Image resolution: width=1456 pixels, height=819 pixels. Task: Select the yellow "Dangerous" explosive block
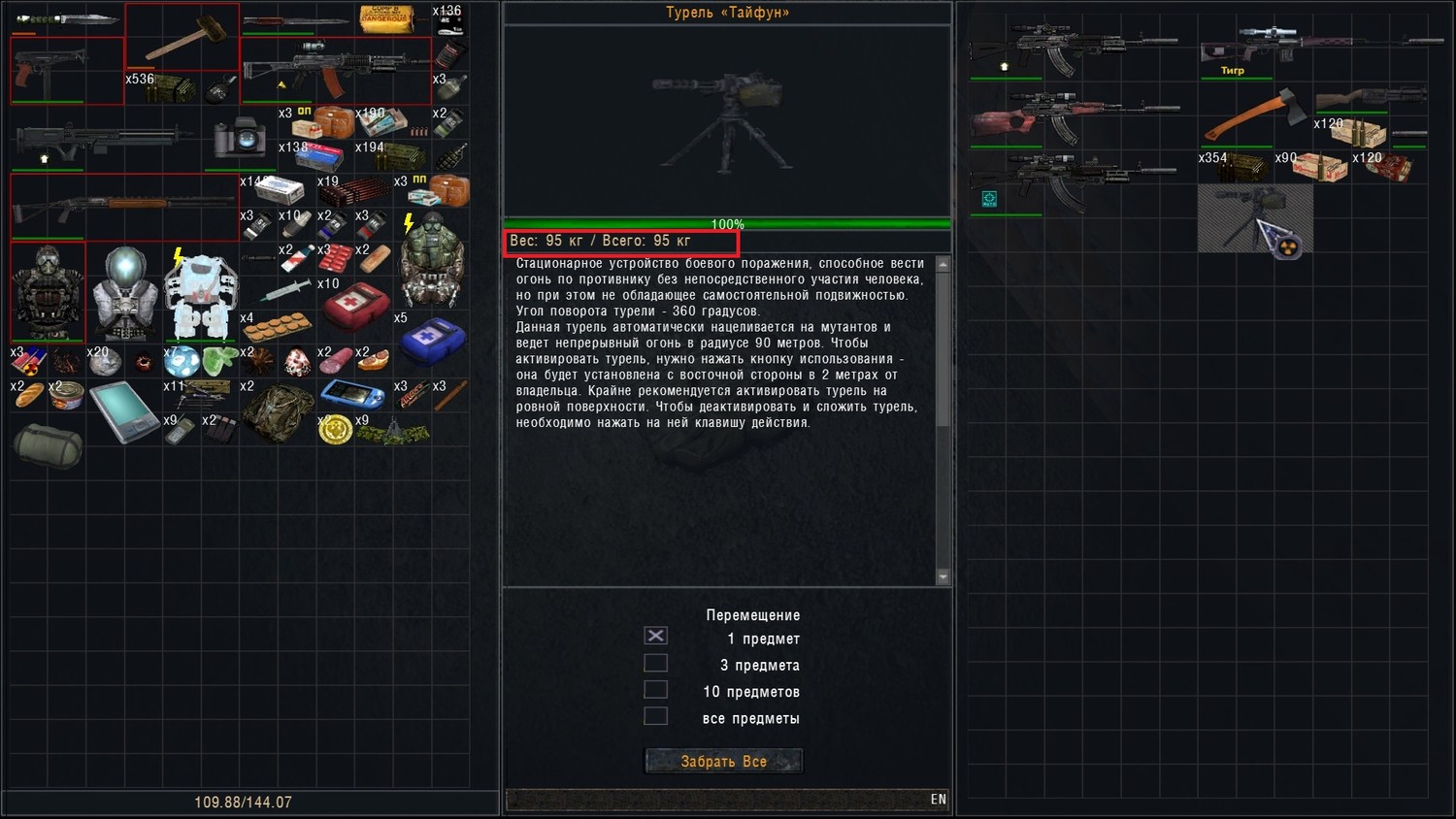[x=386, y=18]
